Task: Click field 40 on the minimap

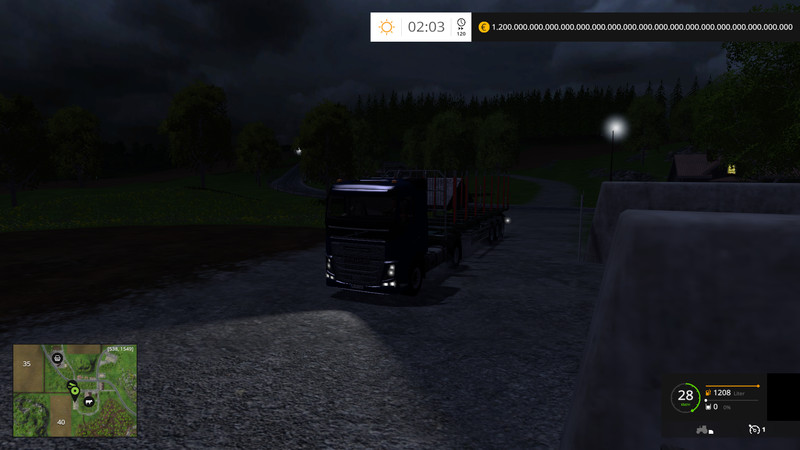Action: click(x=61, y=422)
